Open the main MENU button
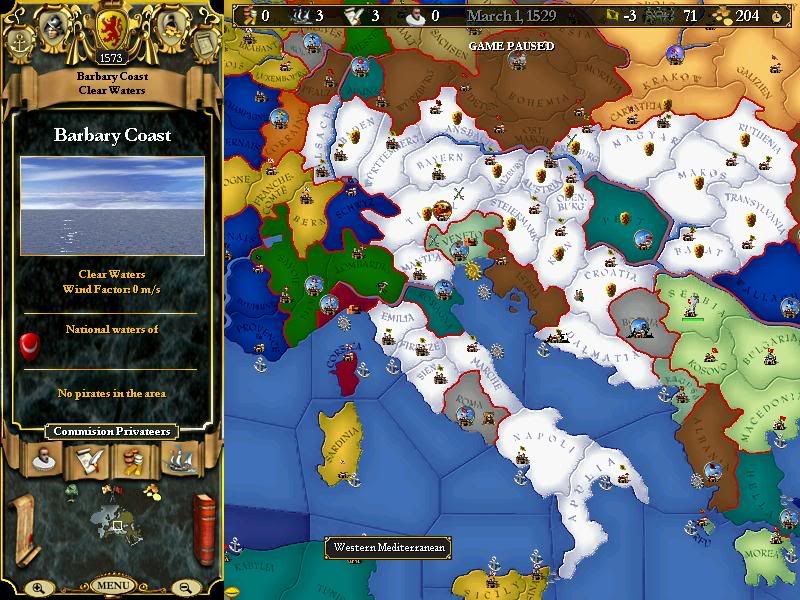The width and height of the screenshot is (800, 600). point(112,586)
